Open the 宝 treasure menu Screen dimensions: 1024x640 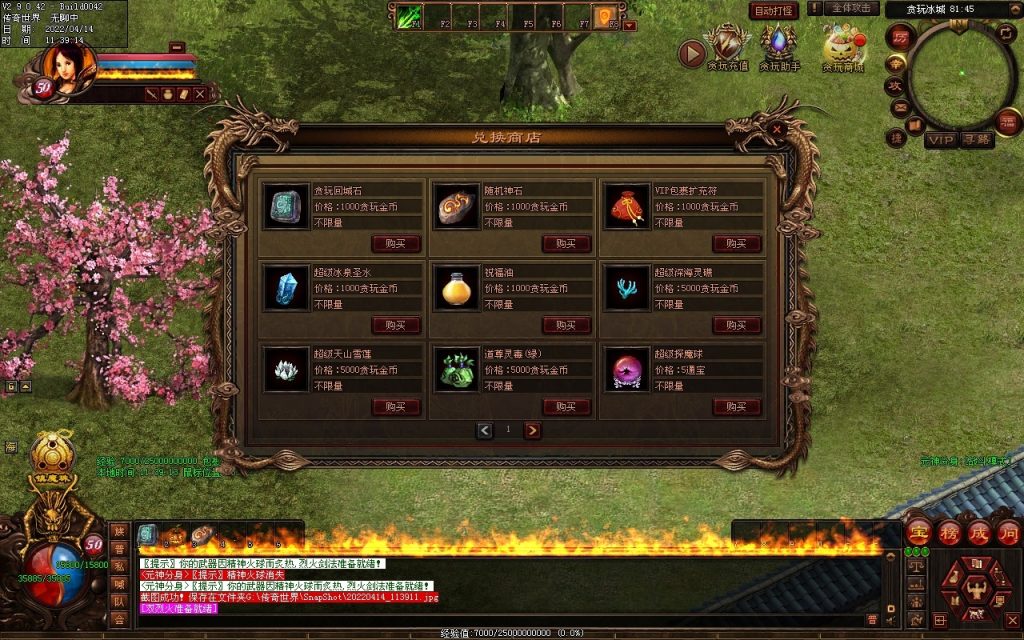pos(919,531)
